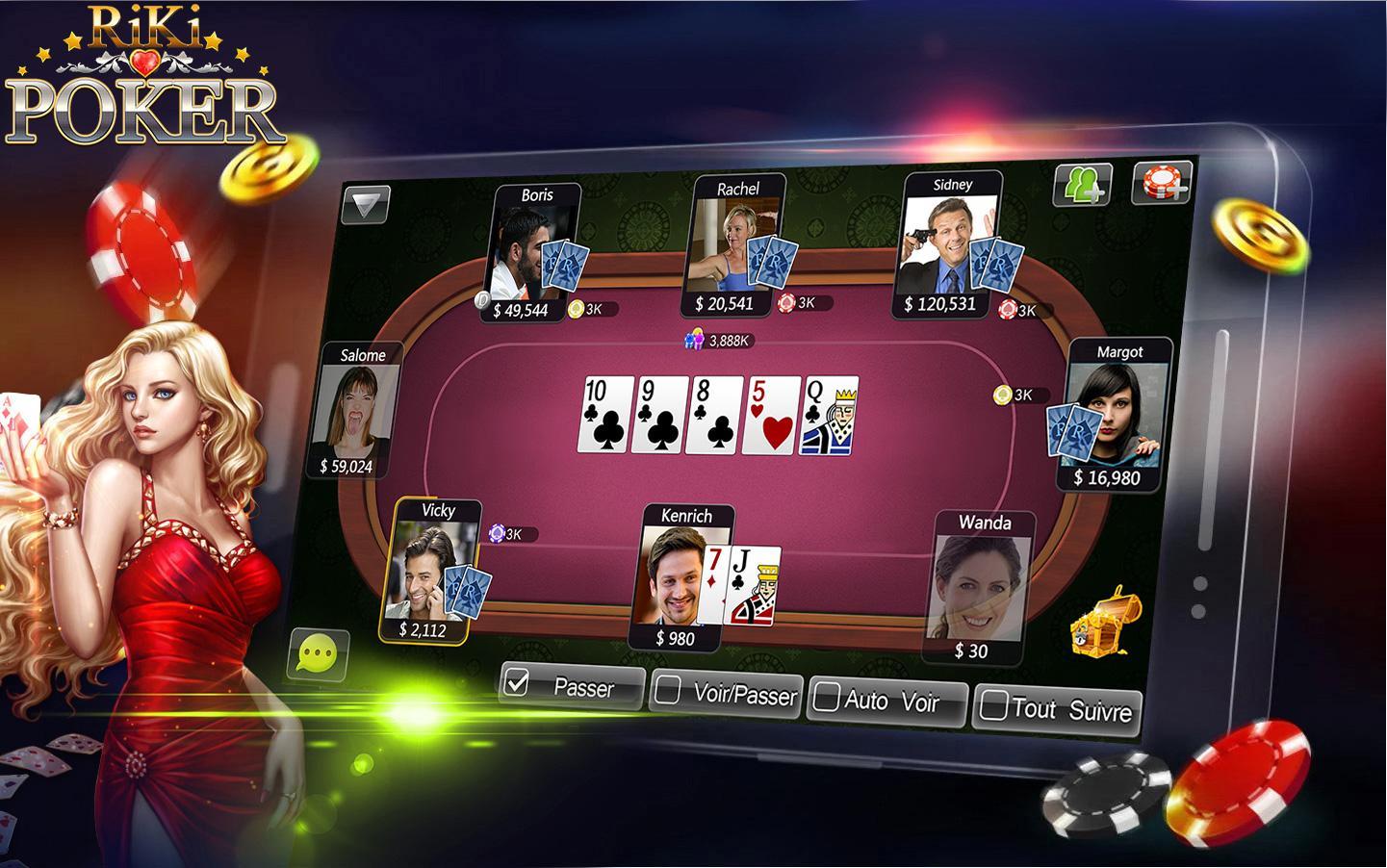The width and height of the screenshot is (1387, 868).
Task: Click the buy chips icon
Action: pyautogui.click(x=1164, y=182)
